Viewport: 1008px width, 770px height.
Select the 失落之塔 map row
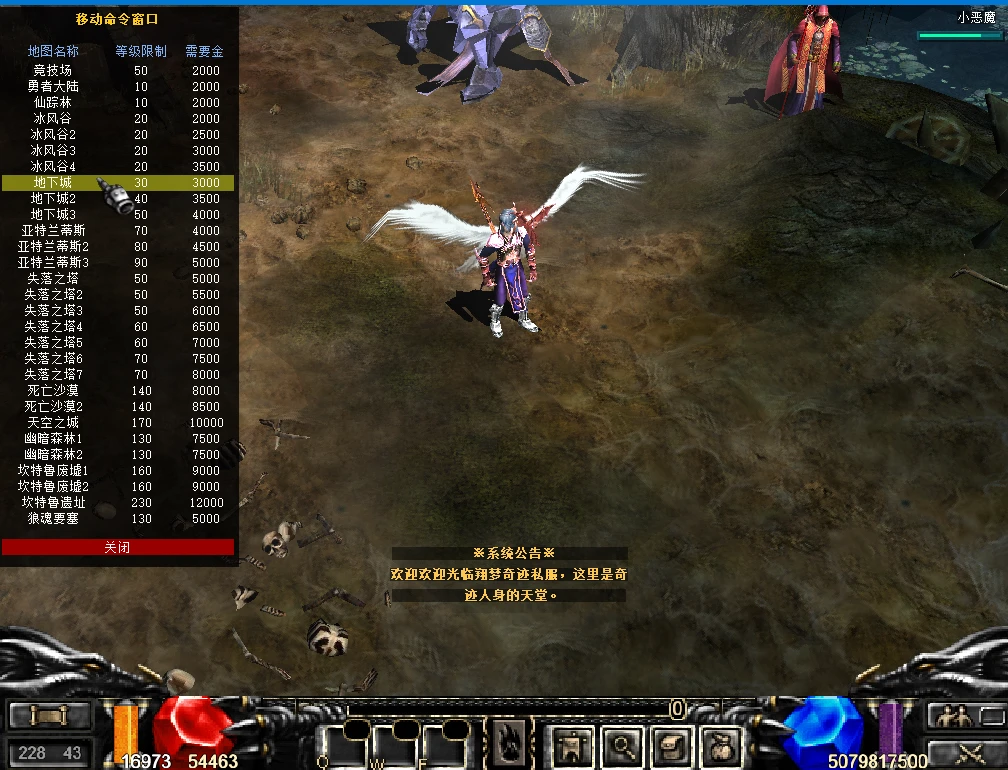point(53,279)
